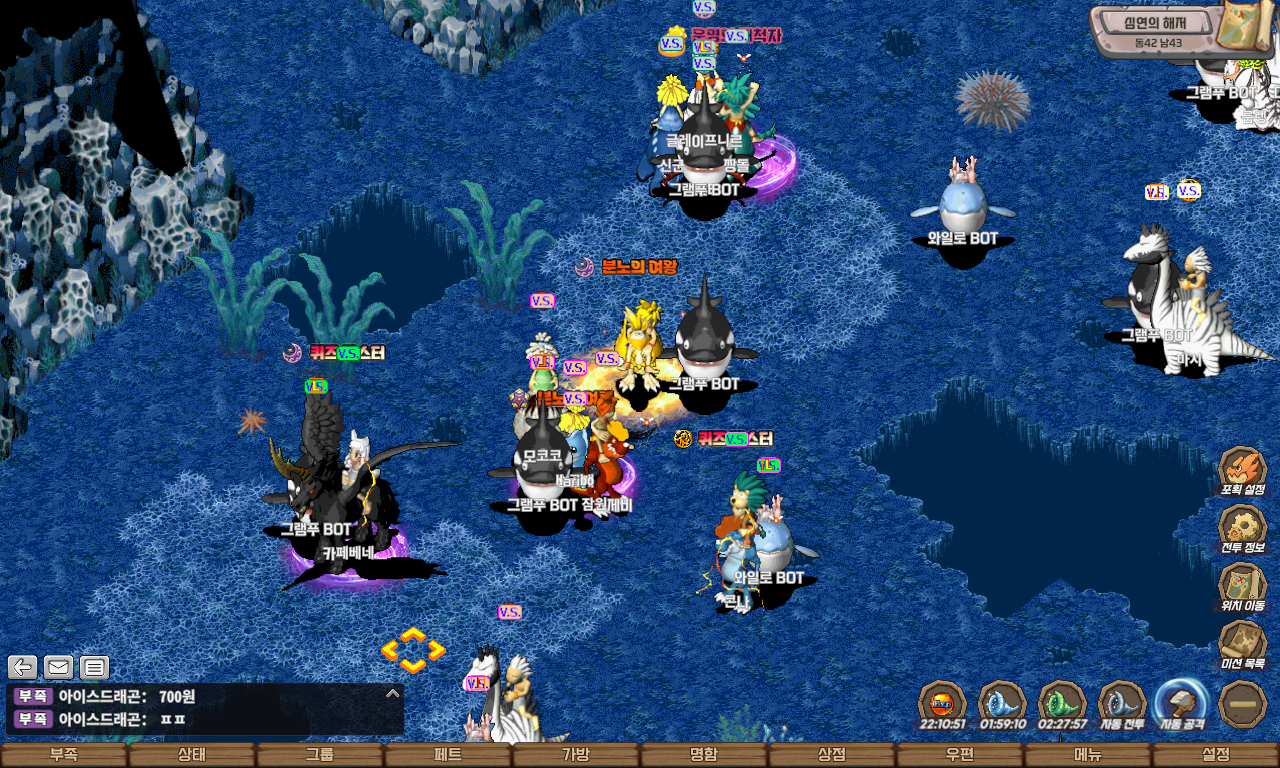
Task: Open the 메뉴 main menu
Action: click(1087, 755)
